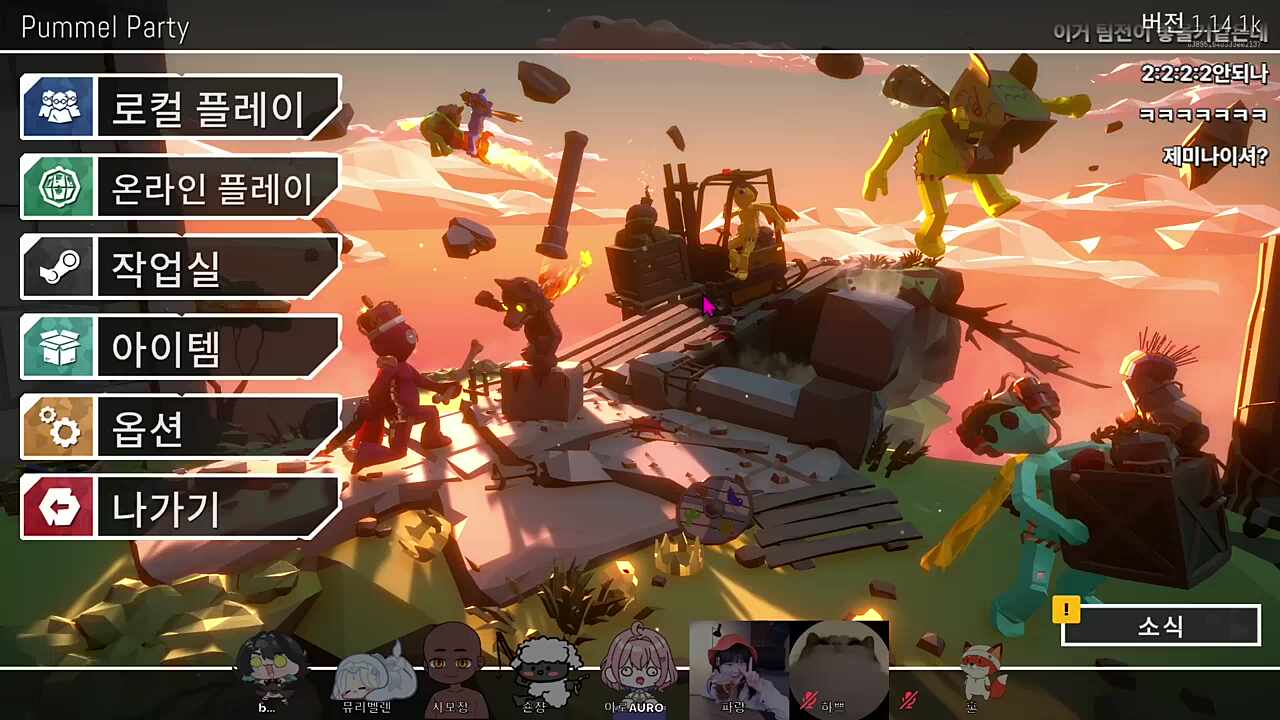The height and width of the screenshot is (720, 1280).
Task: Choose the 아이템 (Items) menu entry
Action: [180, 347]
